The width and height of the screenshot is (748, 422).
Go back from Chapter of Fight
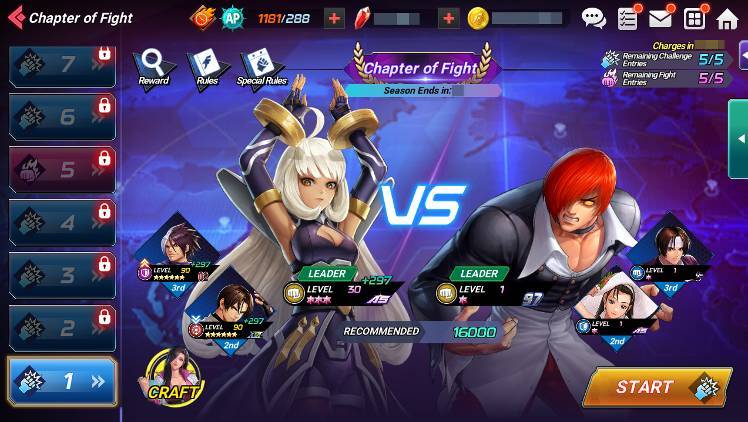16,17
